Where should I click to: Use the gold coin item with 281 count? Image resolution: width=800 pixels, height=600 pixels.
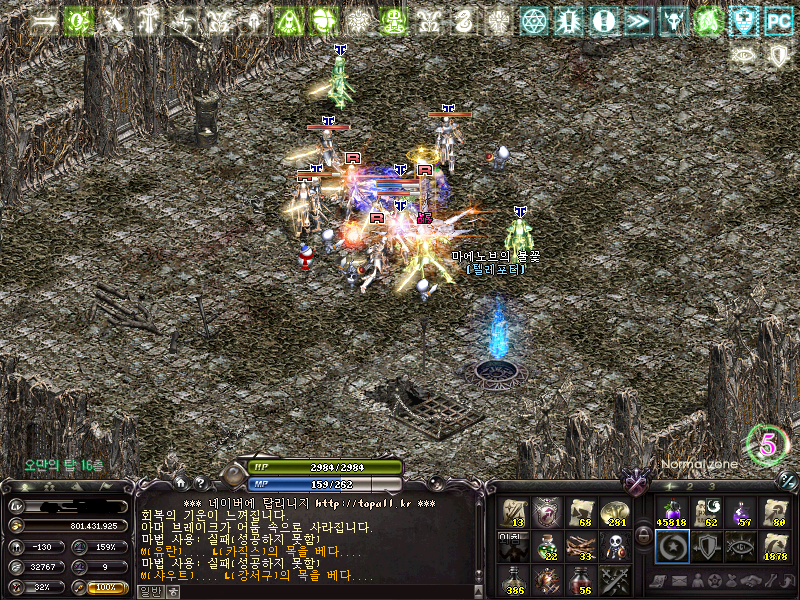tap(617, 512)
